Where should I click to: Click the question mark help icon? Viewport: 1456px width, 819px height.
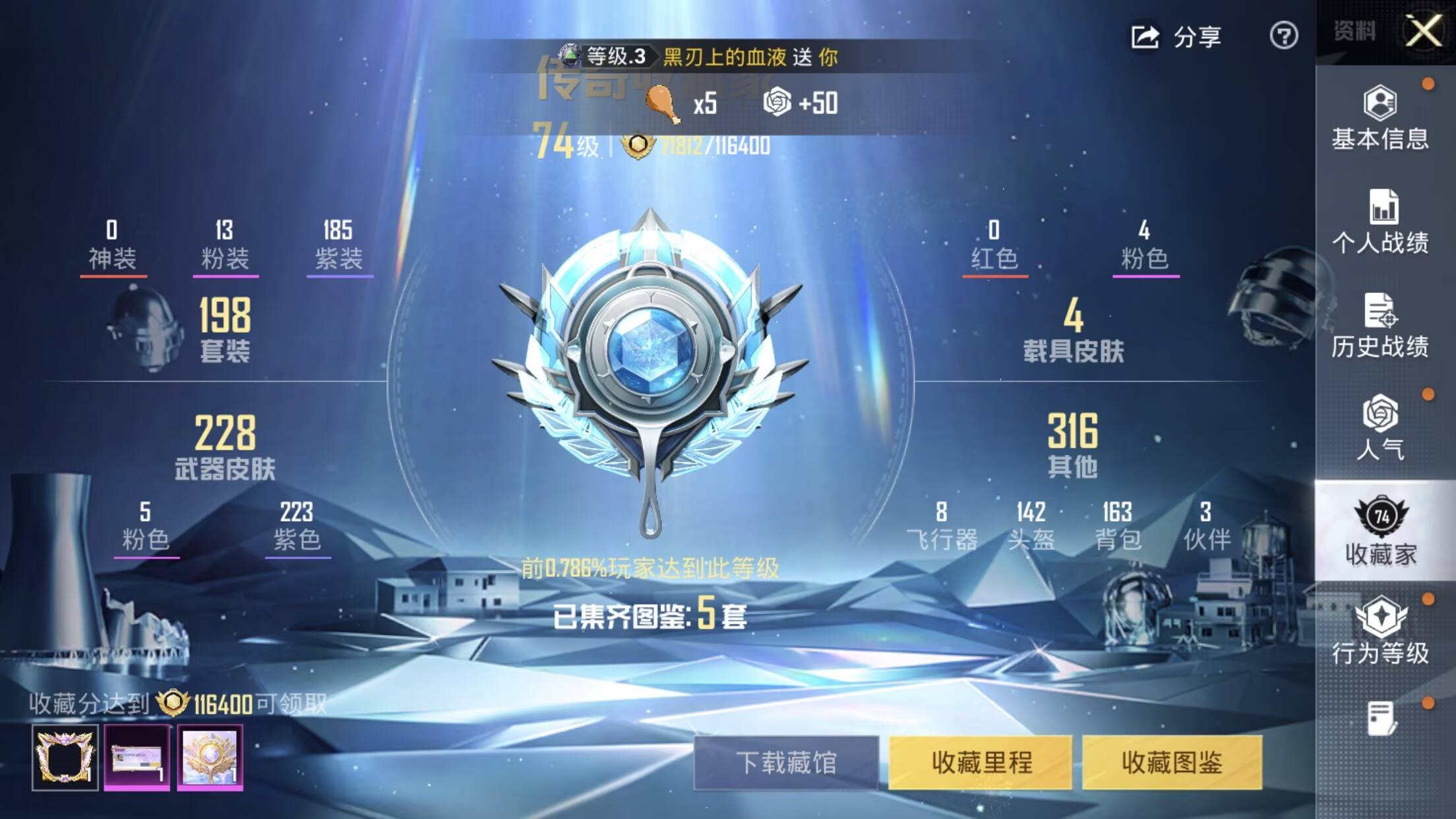pyautogui.click(x=1283, y=36)
